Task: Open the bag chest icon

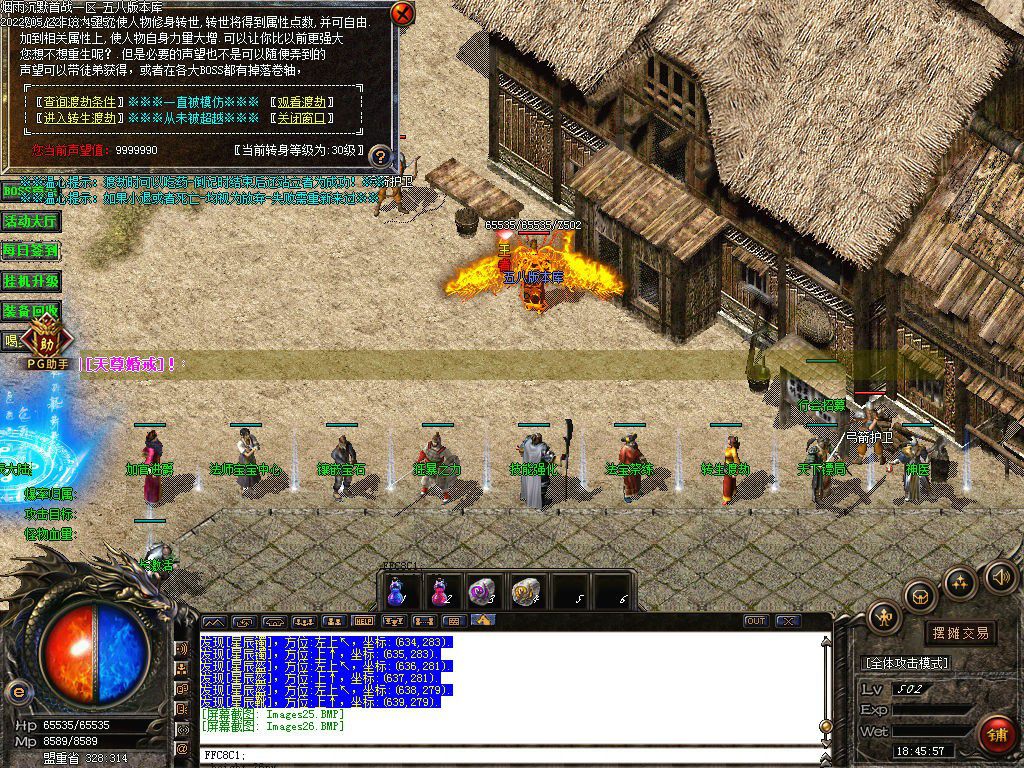Action: click(920, 597)
